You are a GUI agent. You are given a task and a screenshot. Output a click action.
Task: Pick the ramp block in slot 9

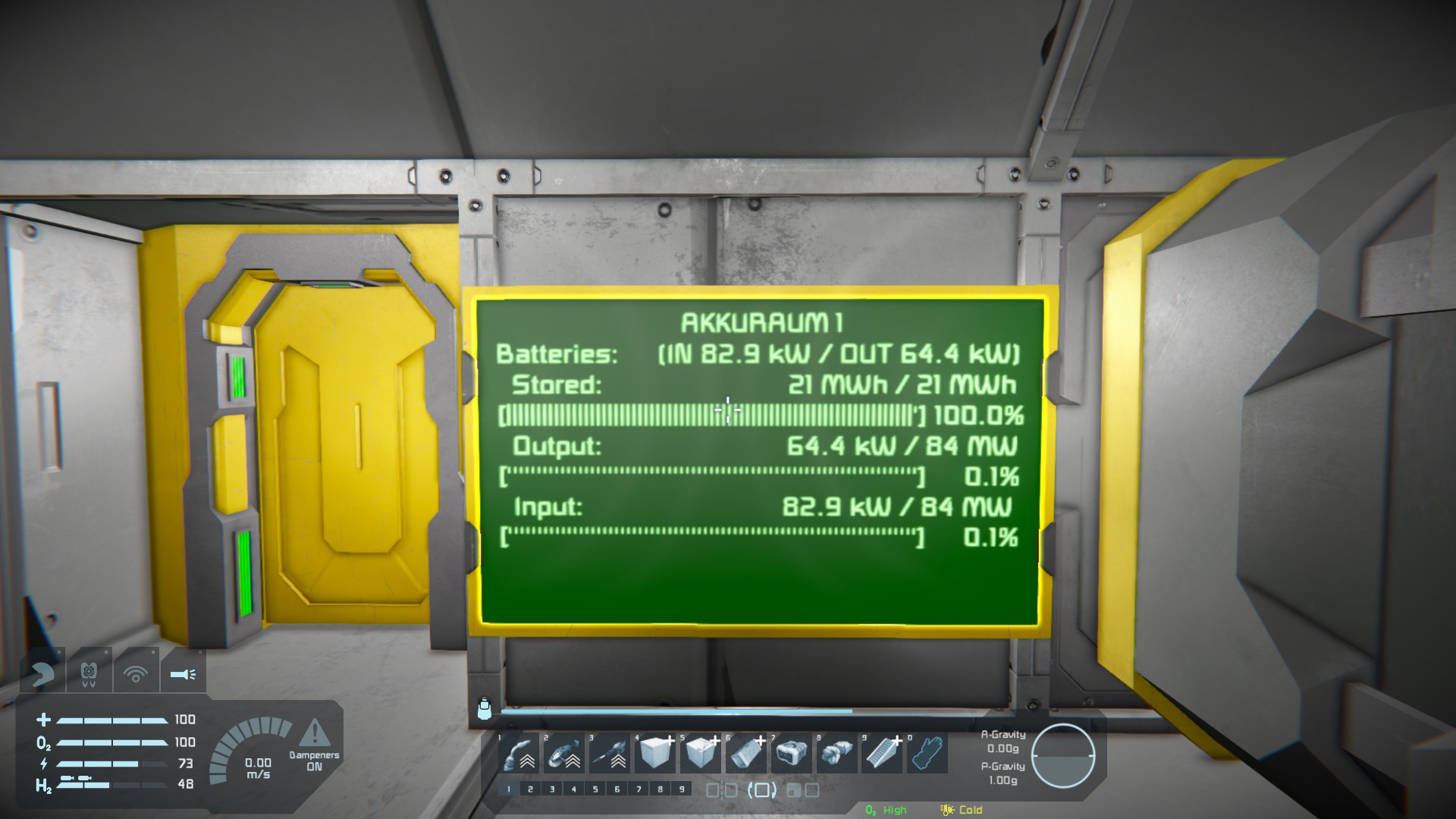pyautogui.click(x=882, y=754)
